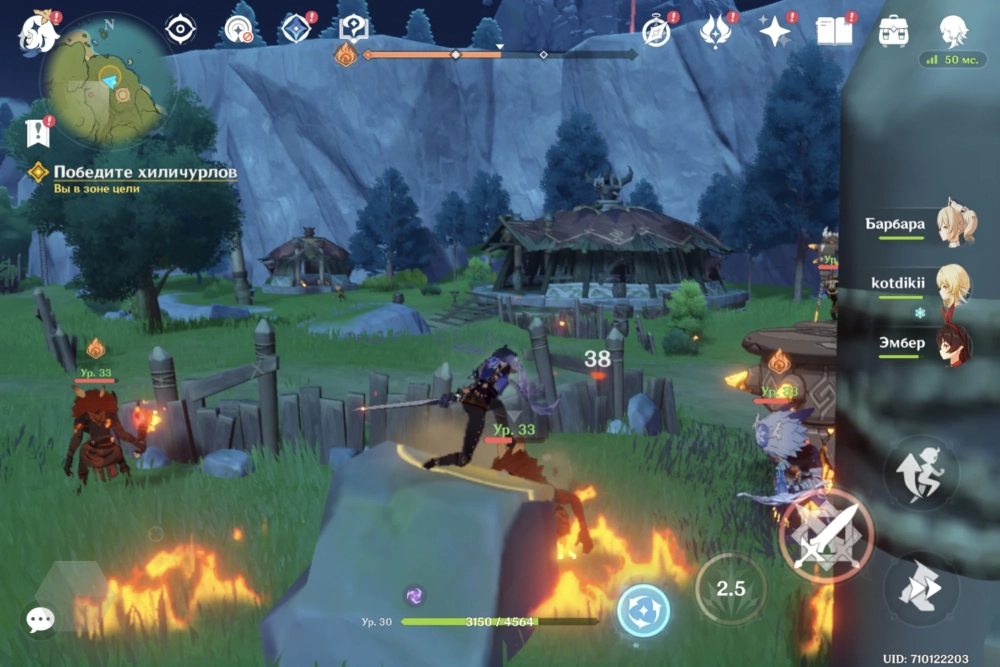Open the backpack inventory

click(893, 32)
